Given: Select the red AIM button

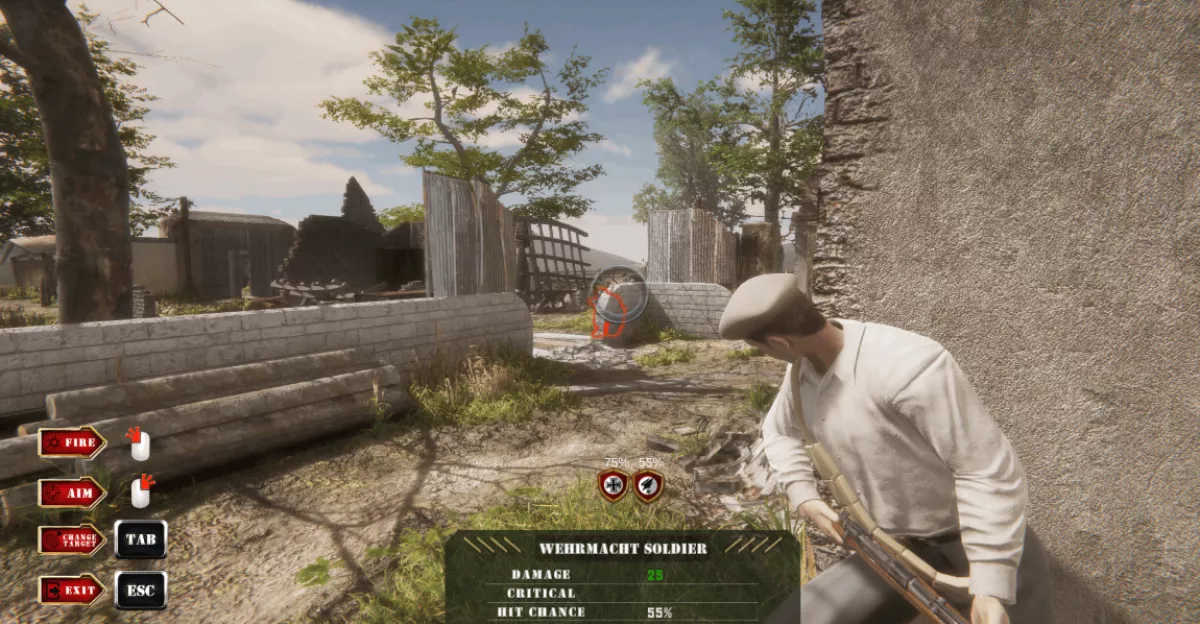Looking at the screenshot, I should pos(72,492).
